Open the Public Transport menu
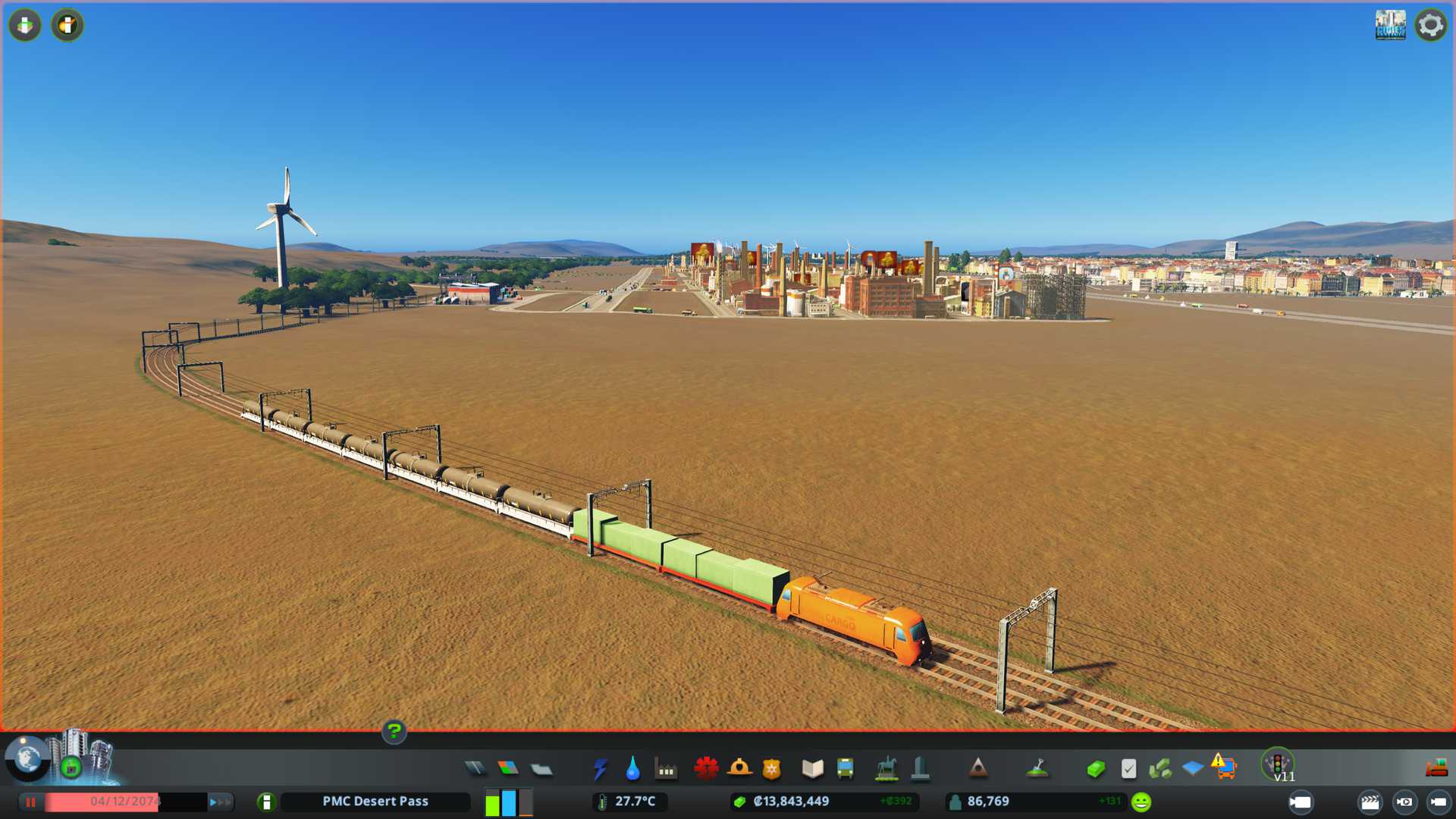Screen dimensions: 1456x819 click(x=845, y=769)
